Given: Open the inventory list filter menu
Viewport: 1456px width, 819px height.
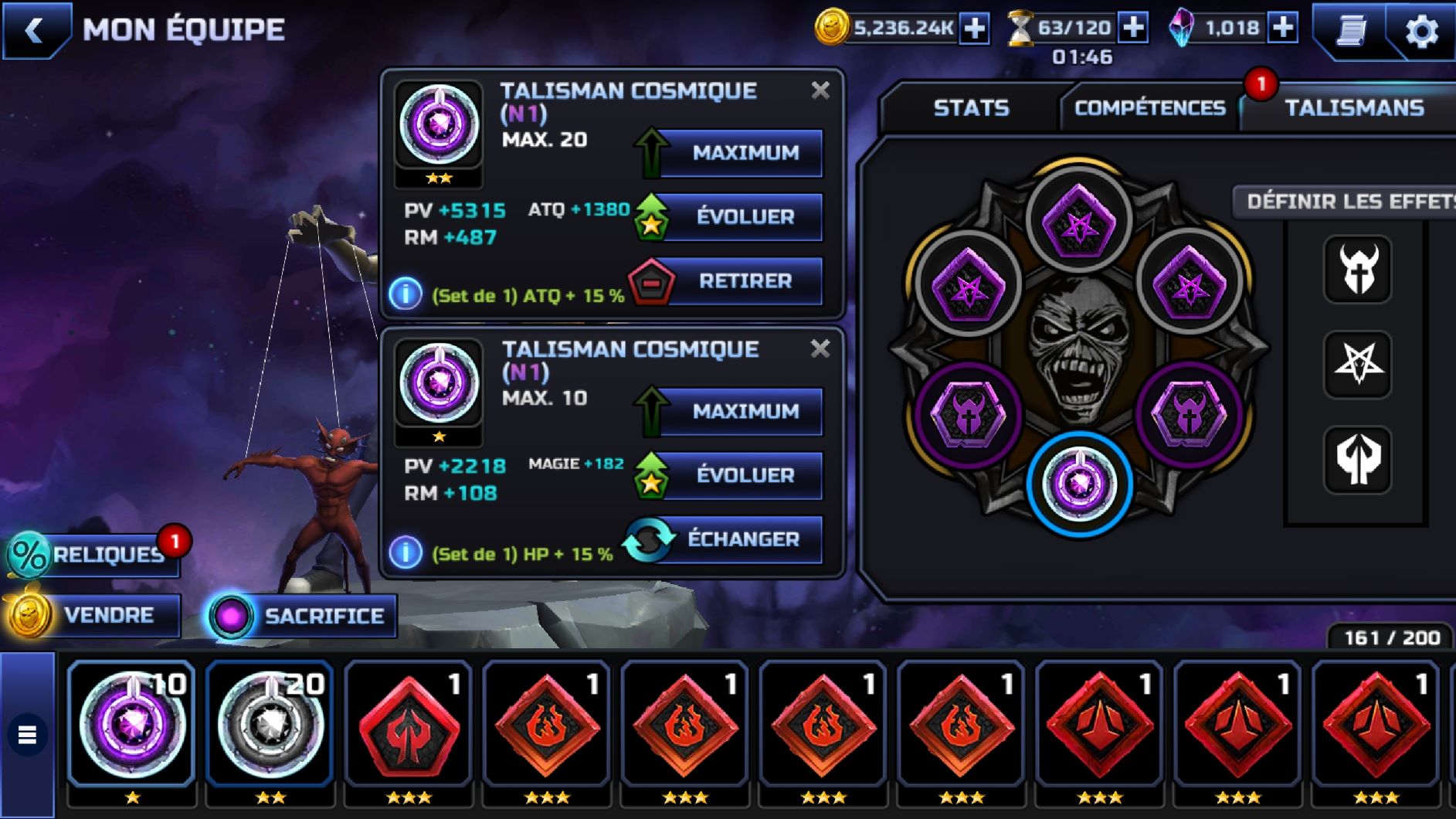Looking at the screenshot, I should (27, 735).
